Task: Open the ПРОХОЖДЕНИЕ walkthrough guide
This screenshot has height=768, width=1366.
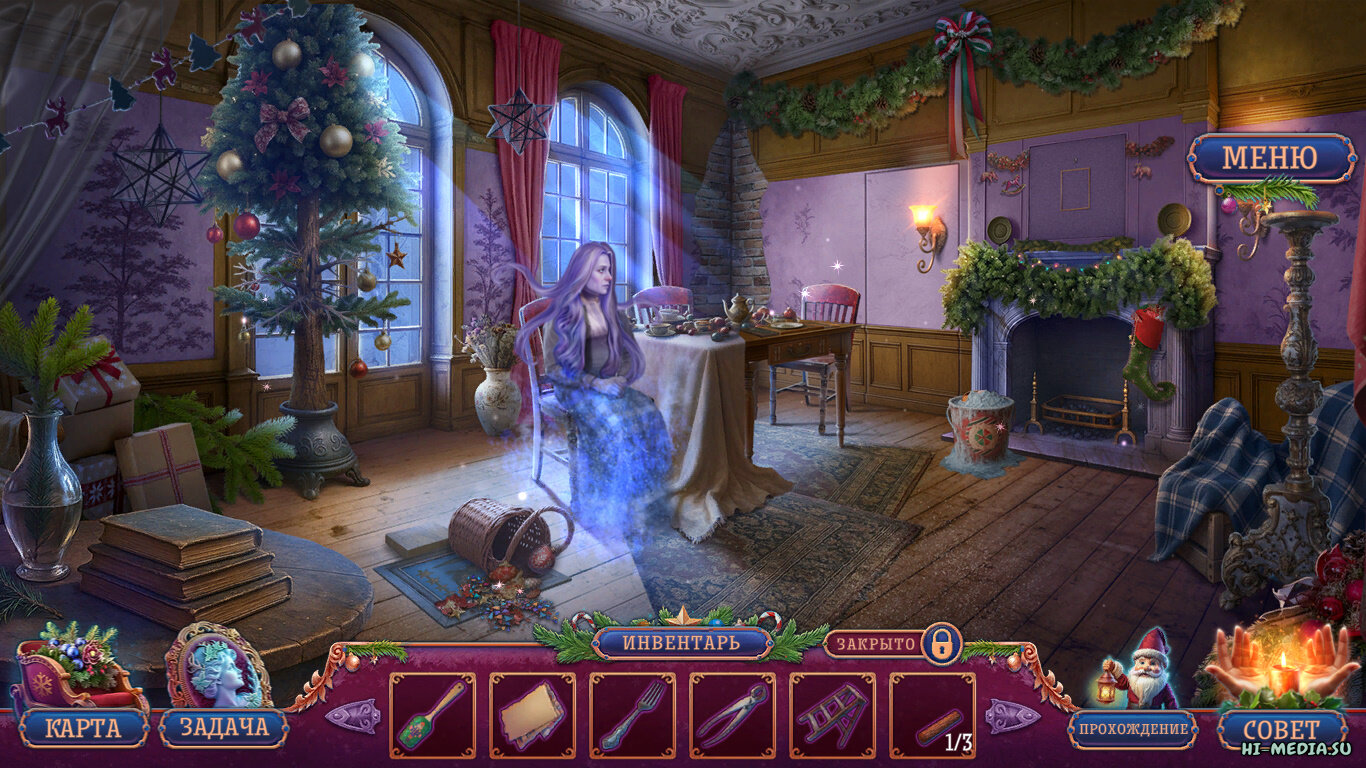Action: click(1132, 729)
